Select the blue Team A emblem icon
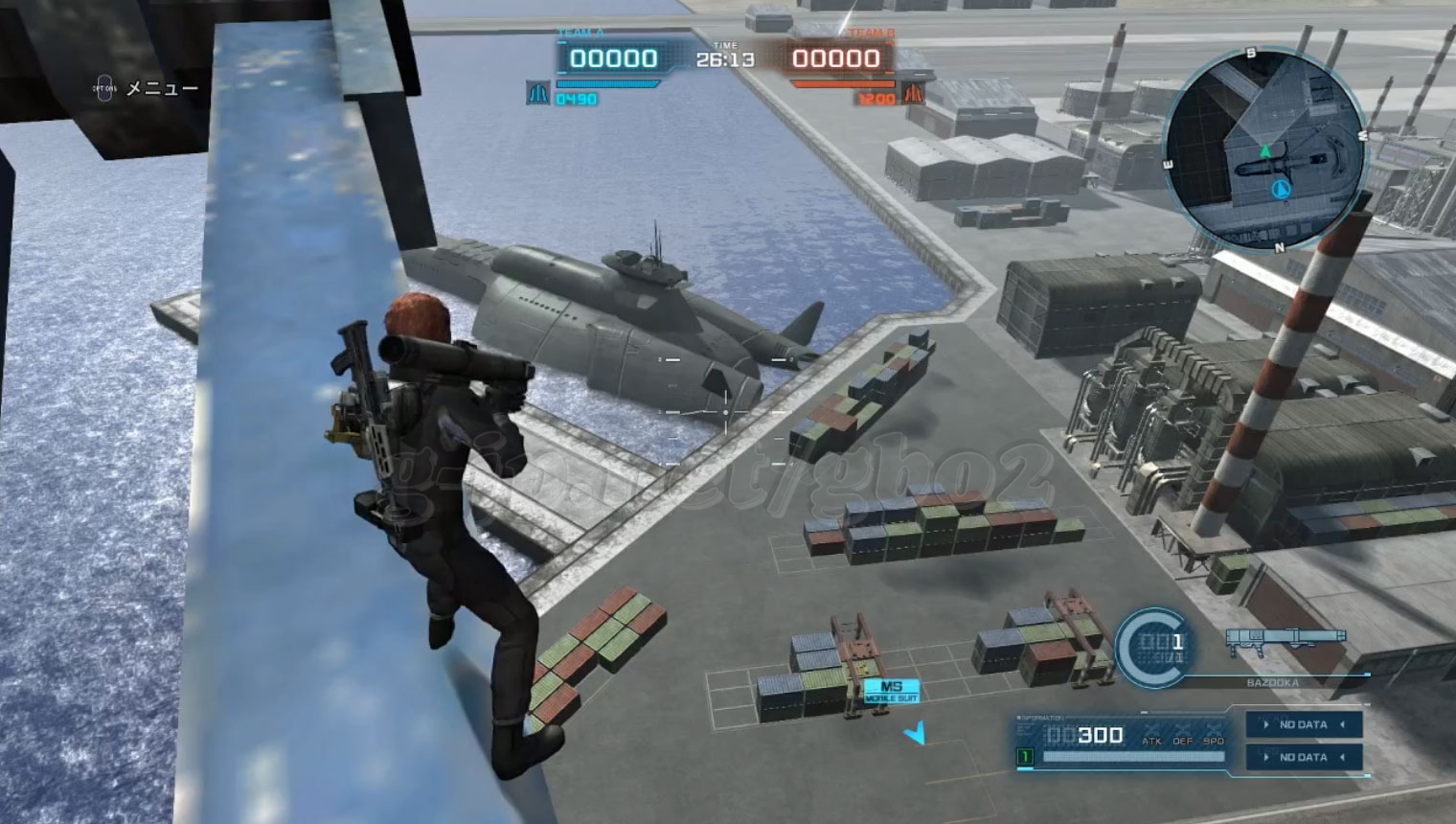The height and width of the screenshot is (824, 1456). (537, 94)
